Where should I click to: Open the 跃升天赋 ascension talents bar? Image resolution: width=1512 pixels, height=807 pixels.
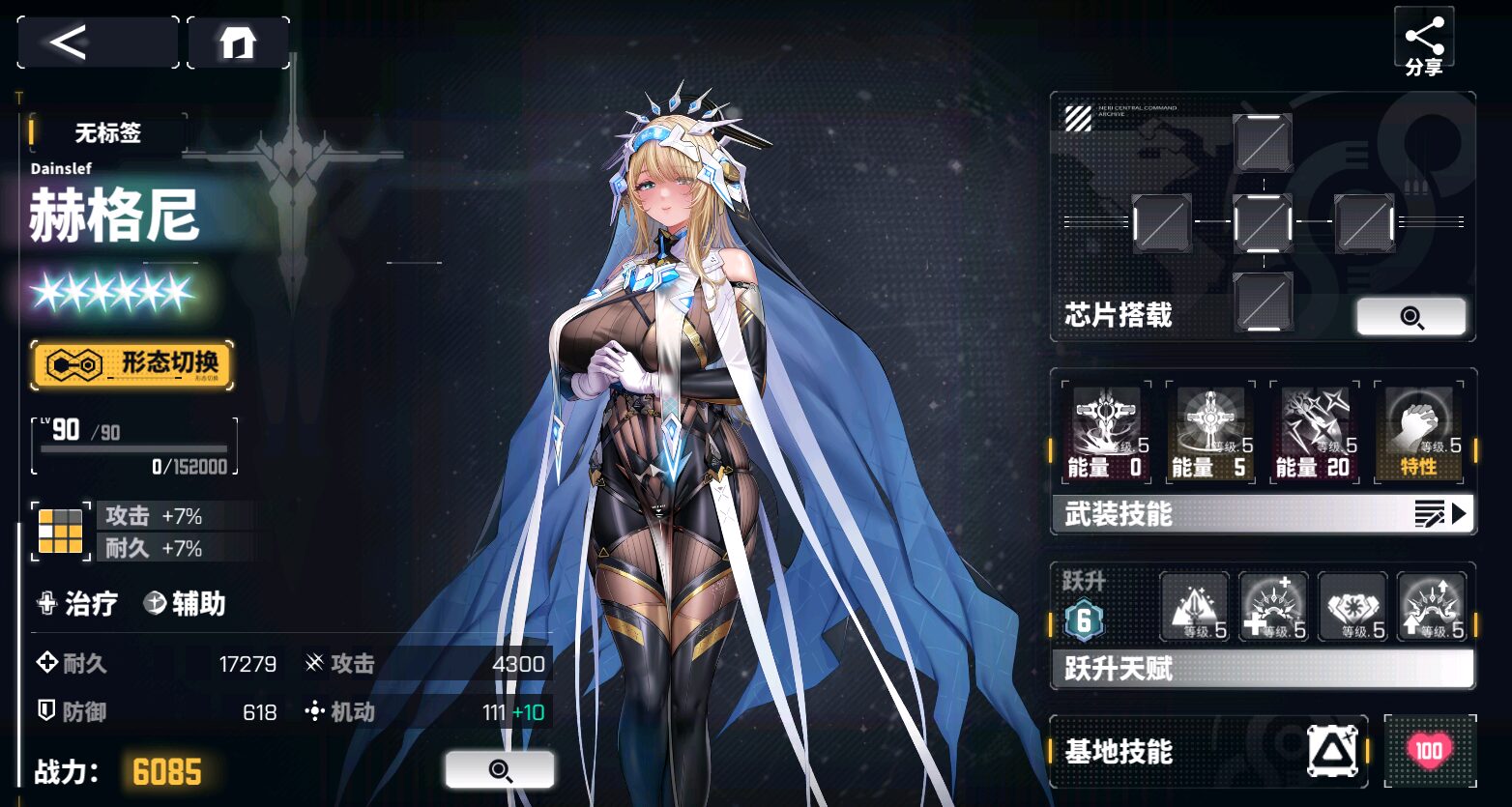(1262, 668)
